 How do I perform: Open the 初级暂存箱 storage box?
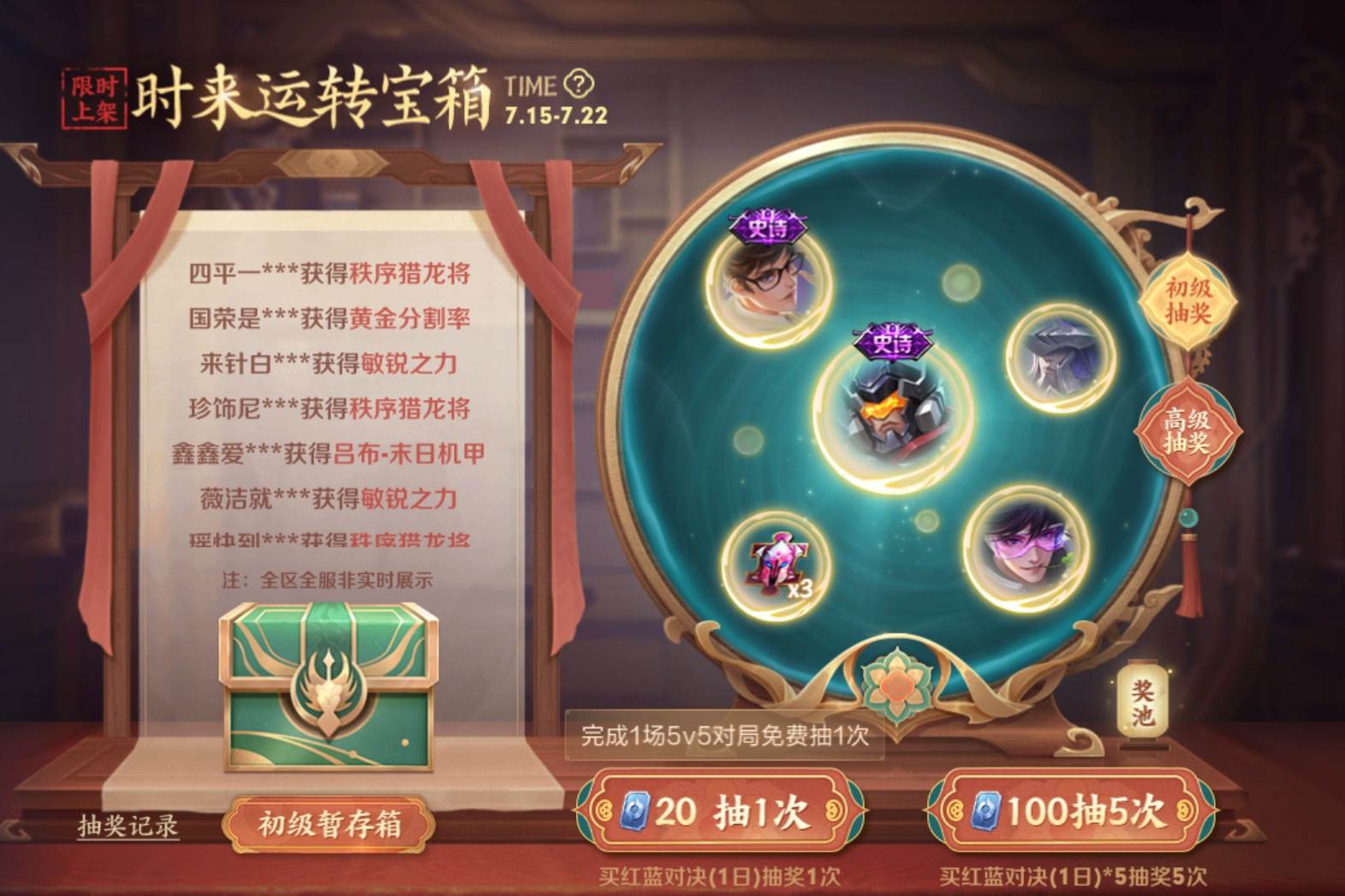coord(329,825)
